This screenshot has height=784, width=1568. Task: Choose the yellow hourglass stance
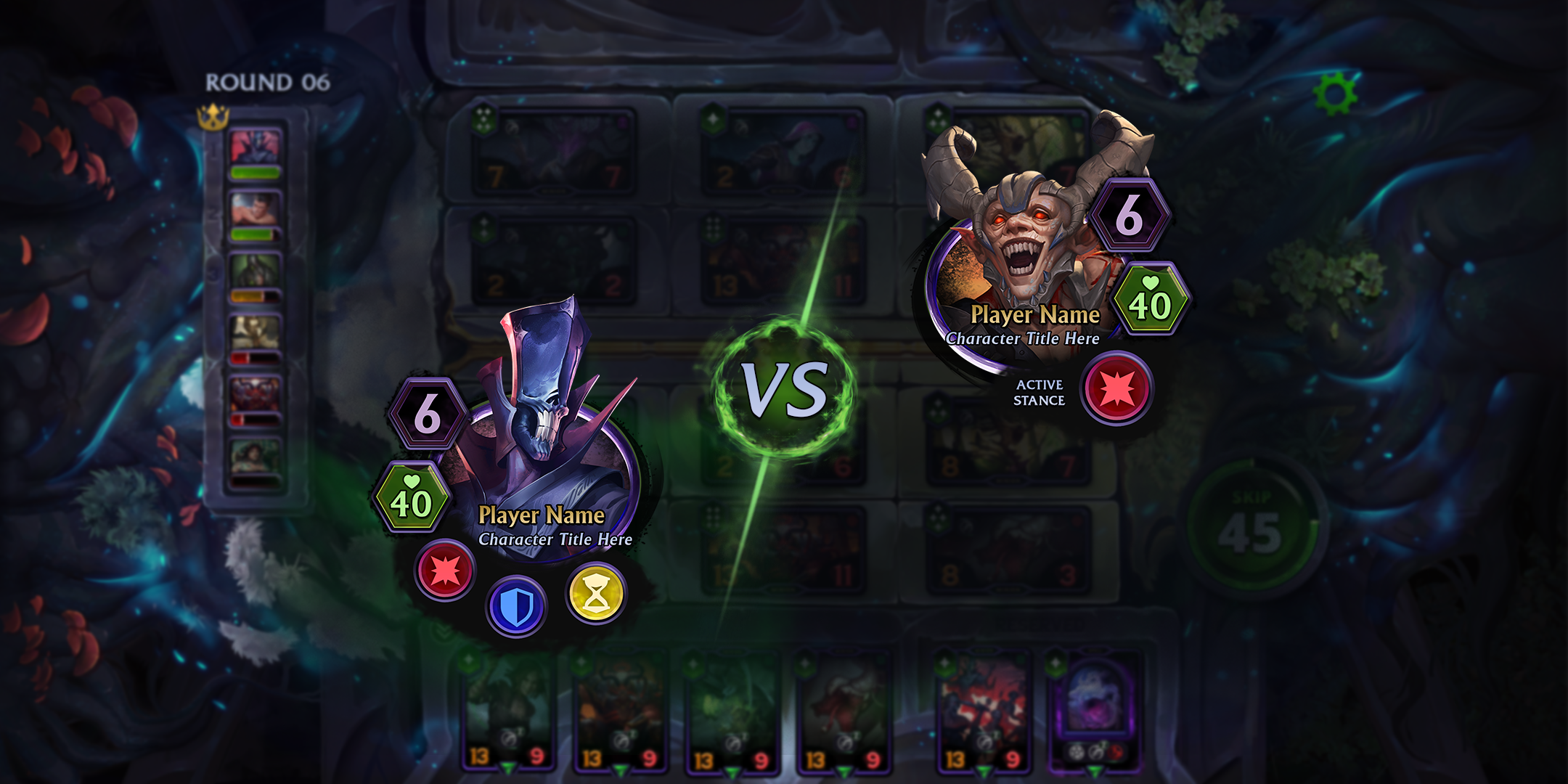click(596, 594)
